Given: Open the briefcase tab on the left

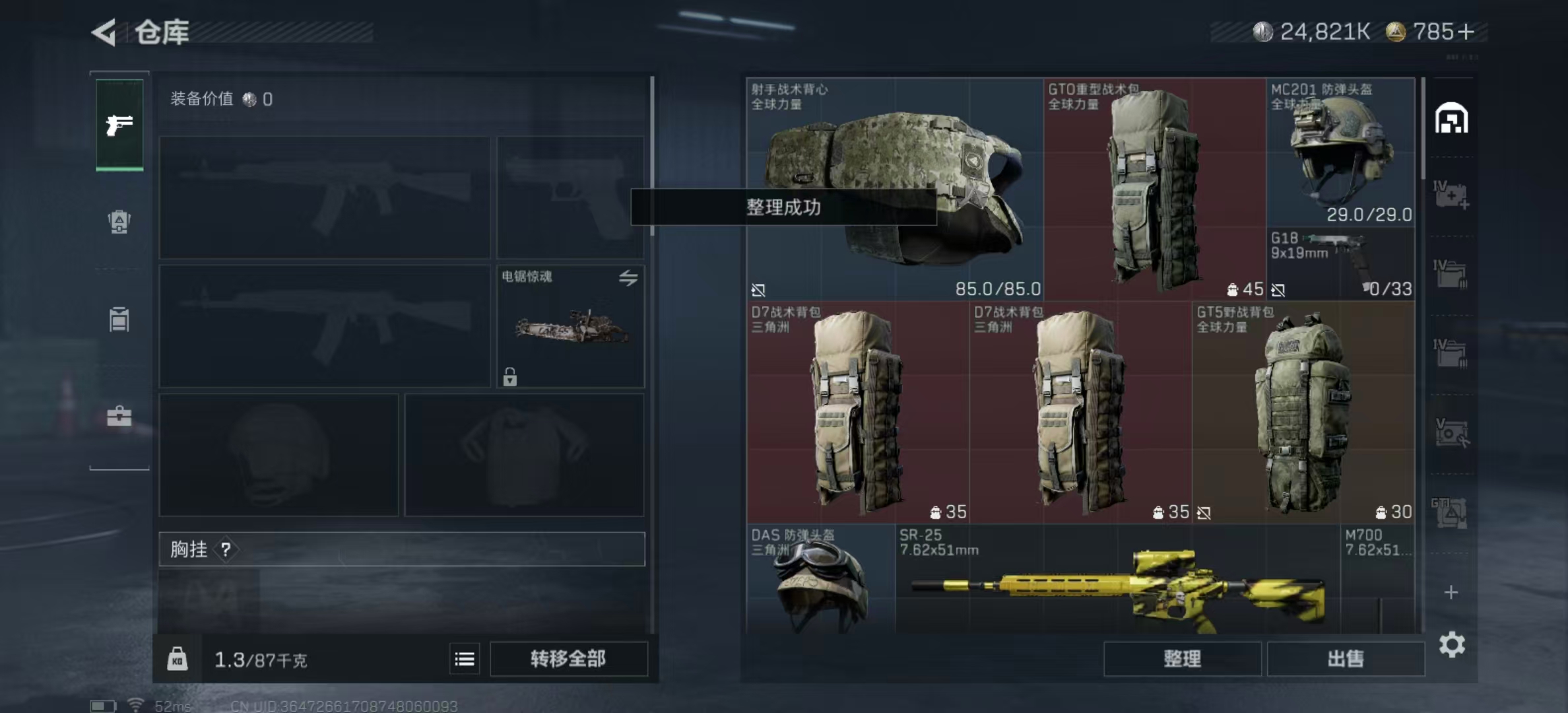Looking at the screenshot, I should coord(119,416).
